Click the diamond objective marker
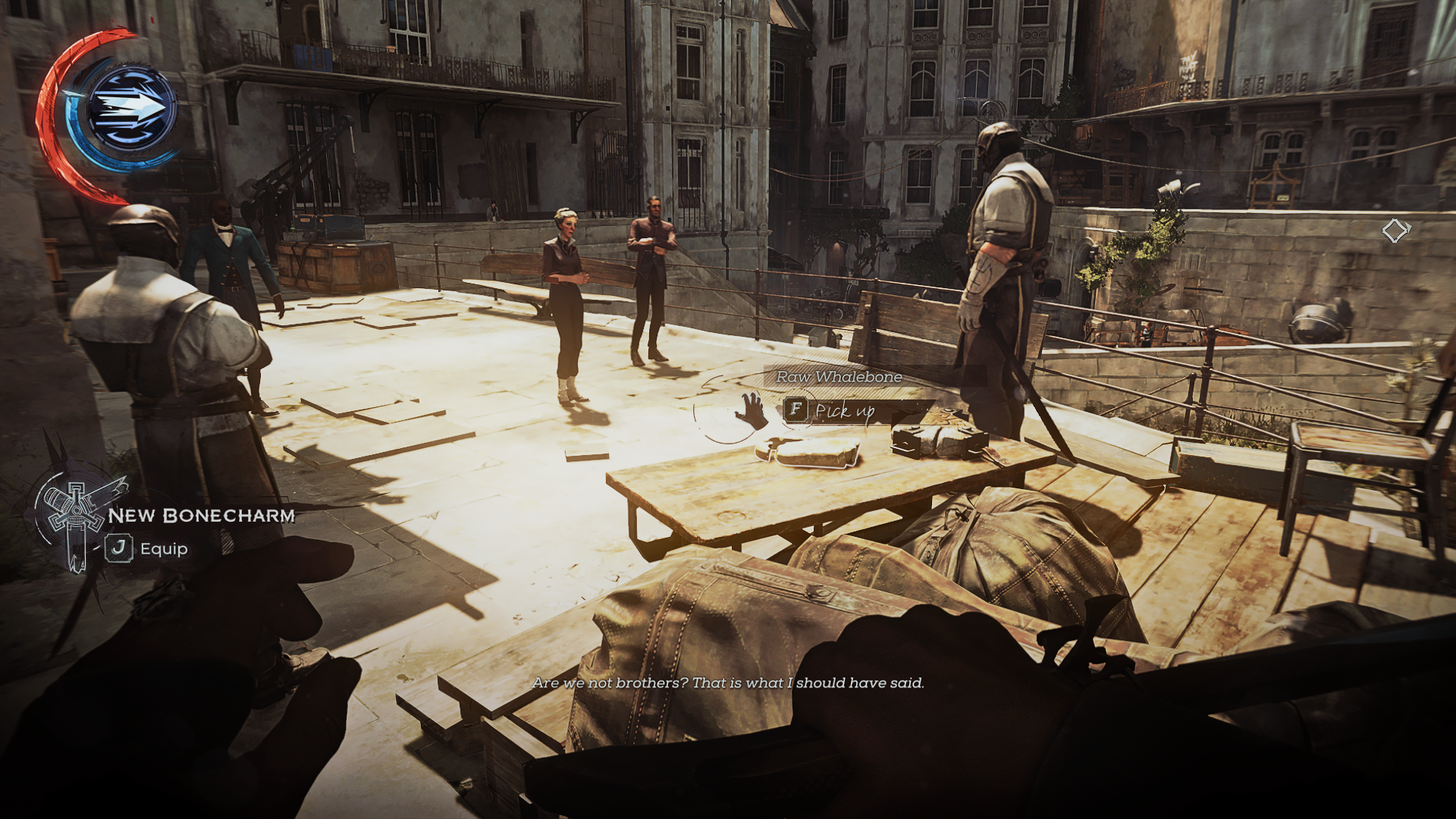Viewport: 1456px width, 819px height. (1395, 231)
